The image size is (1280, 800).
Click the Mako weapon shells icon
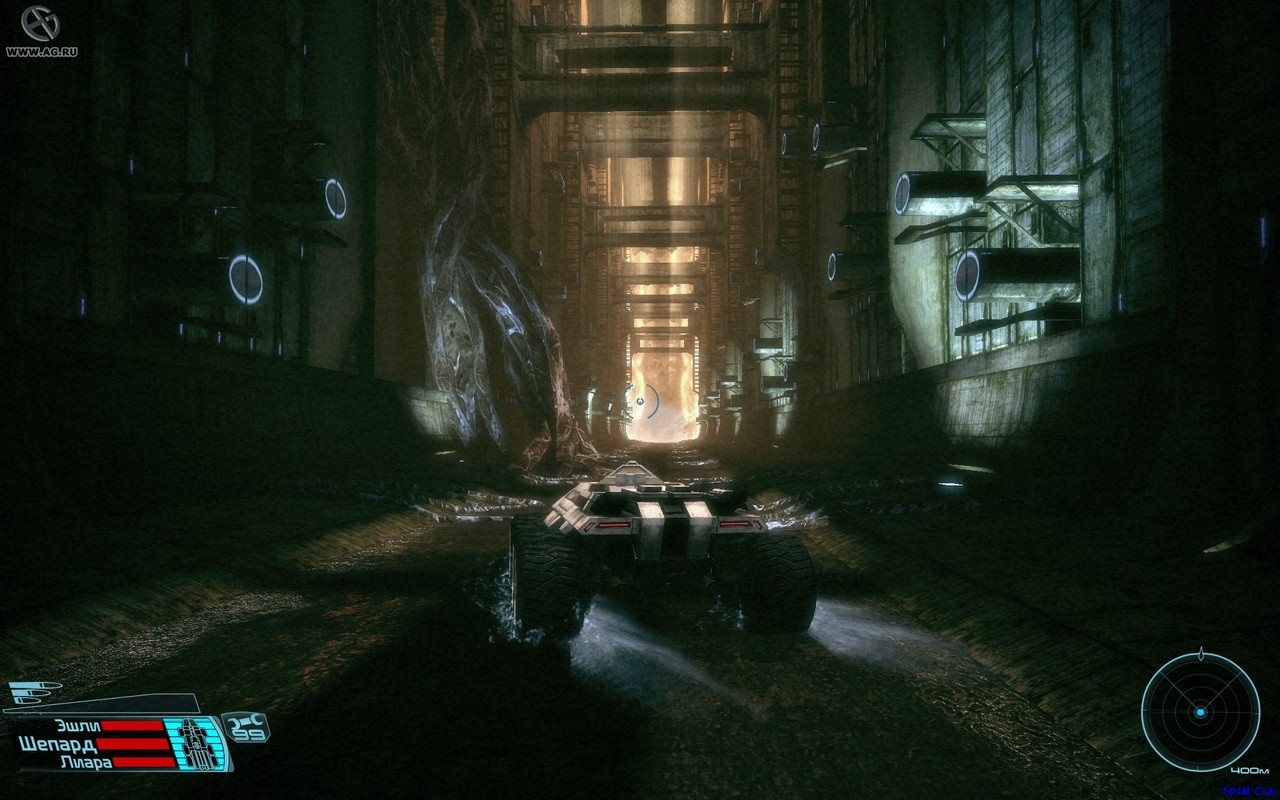(33, 693)
